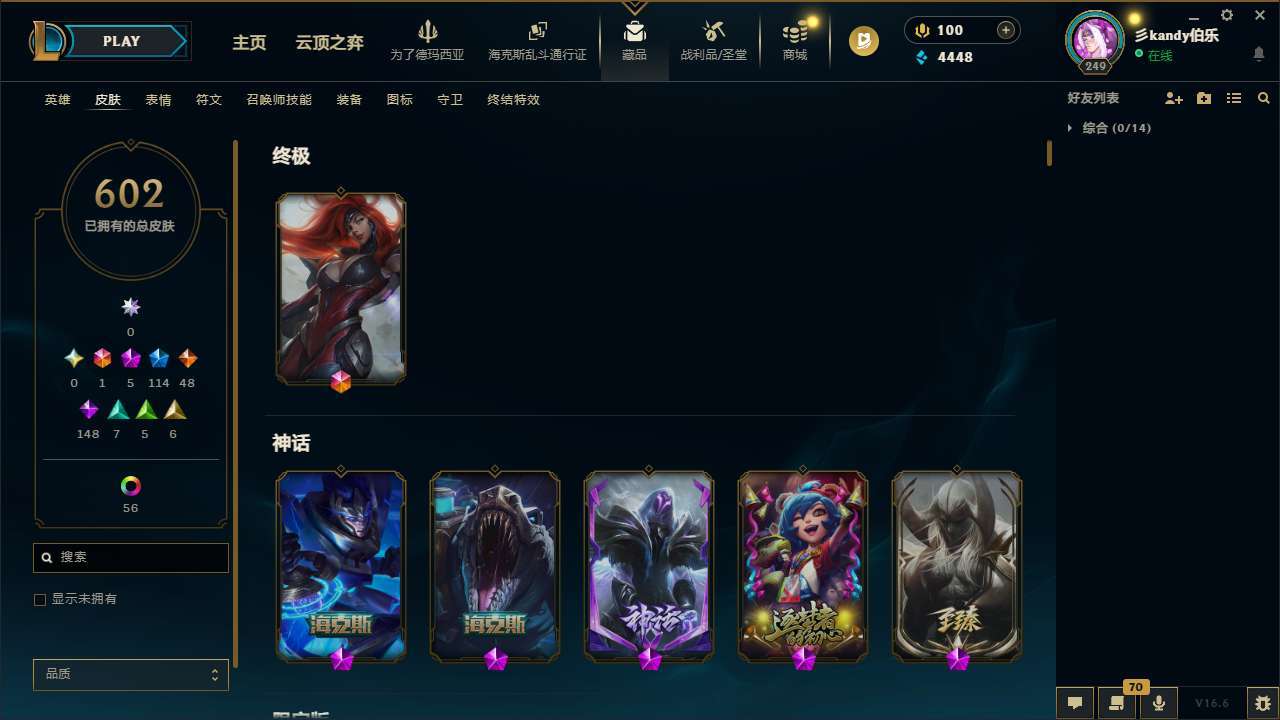Image resolution: width=1280 pixels, height=720 pixels.
Task: Select the Miss Fortune ultimate skin card
Action: tap(341, 288)
